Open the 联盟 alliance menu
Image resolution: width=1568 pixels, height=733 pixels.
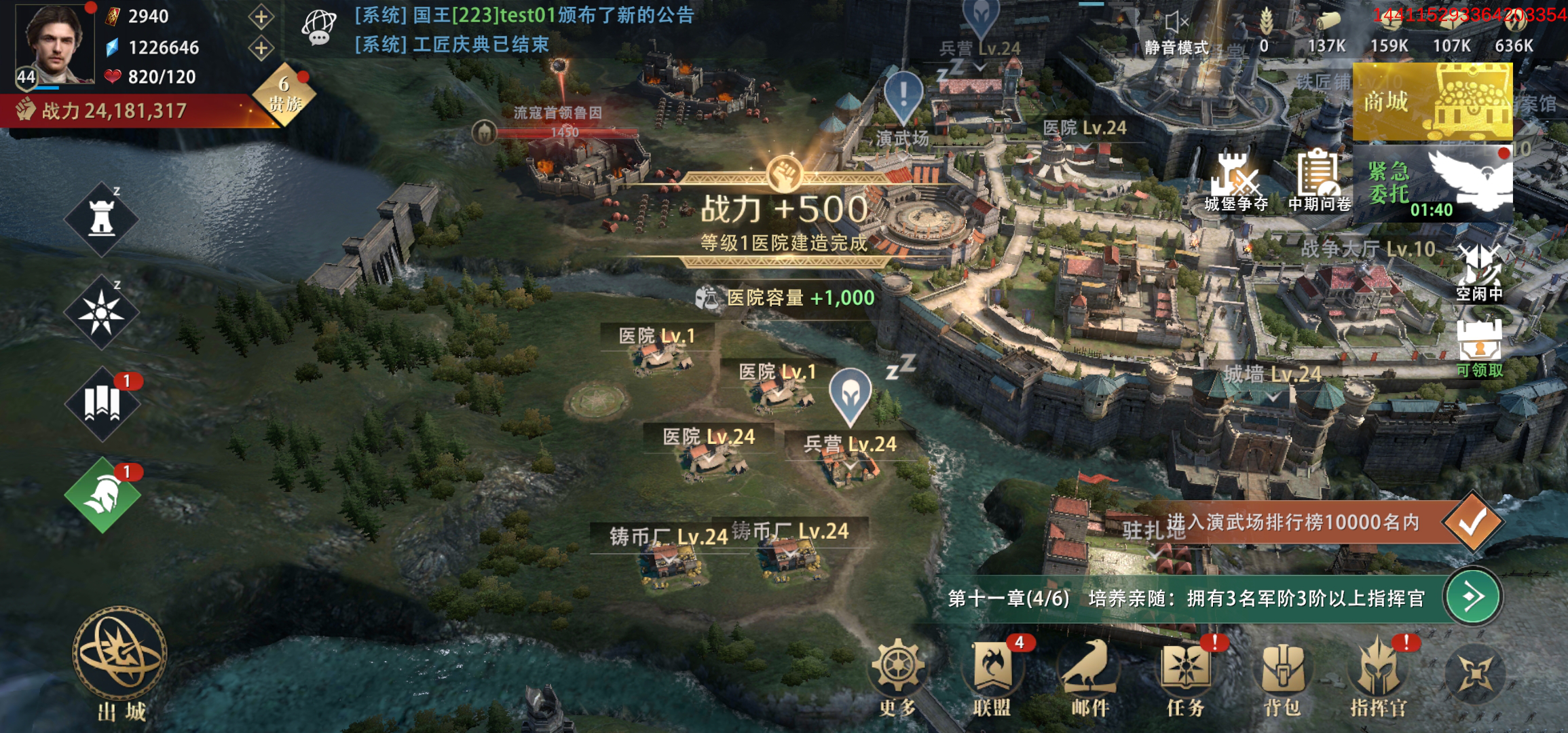tap(992, 675)
